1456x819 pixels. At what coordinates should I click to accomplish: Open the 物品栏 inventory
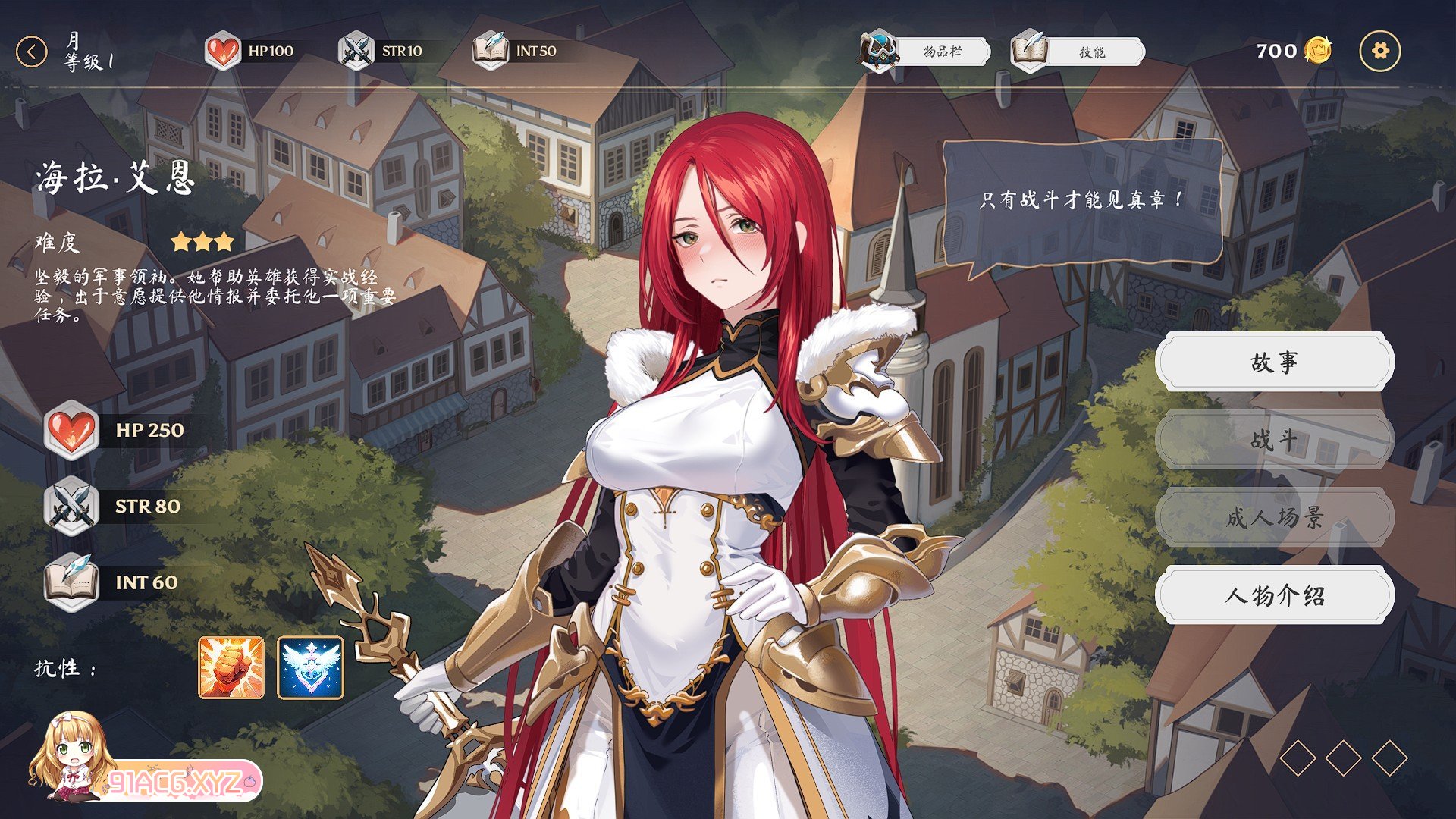click(x=926, y=52)
